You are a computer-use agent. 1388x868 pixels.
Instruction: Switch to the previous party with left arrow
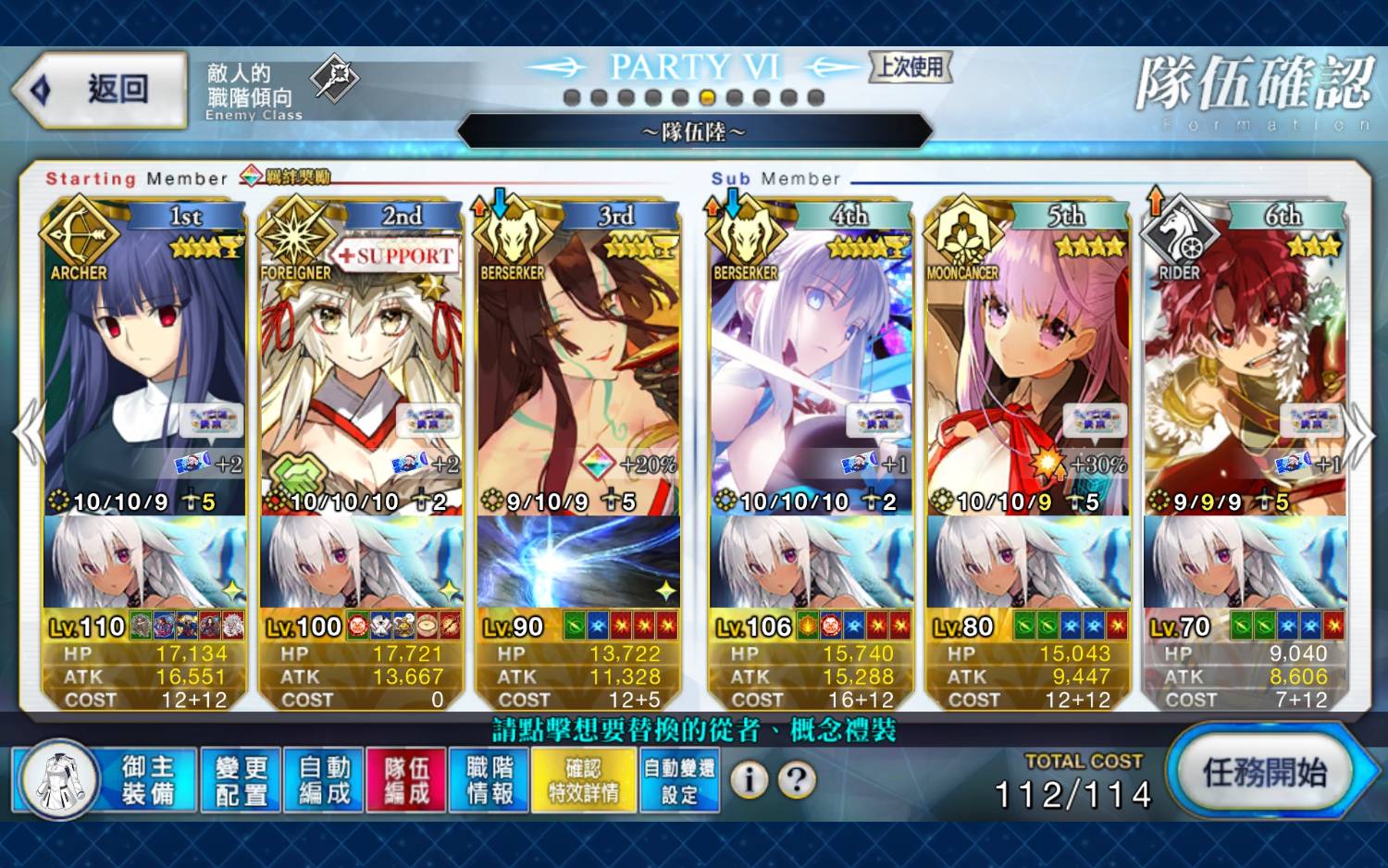(x=30, y=433)
